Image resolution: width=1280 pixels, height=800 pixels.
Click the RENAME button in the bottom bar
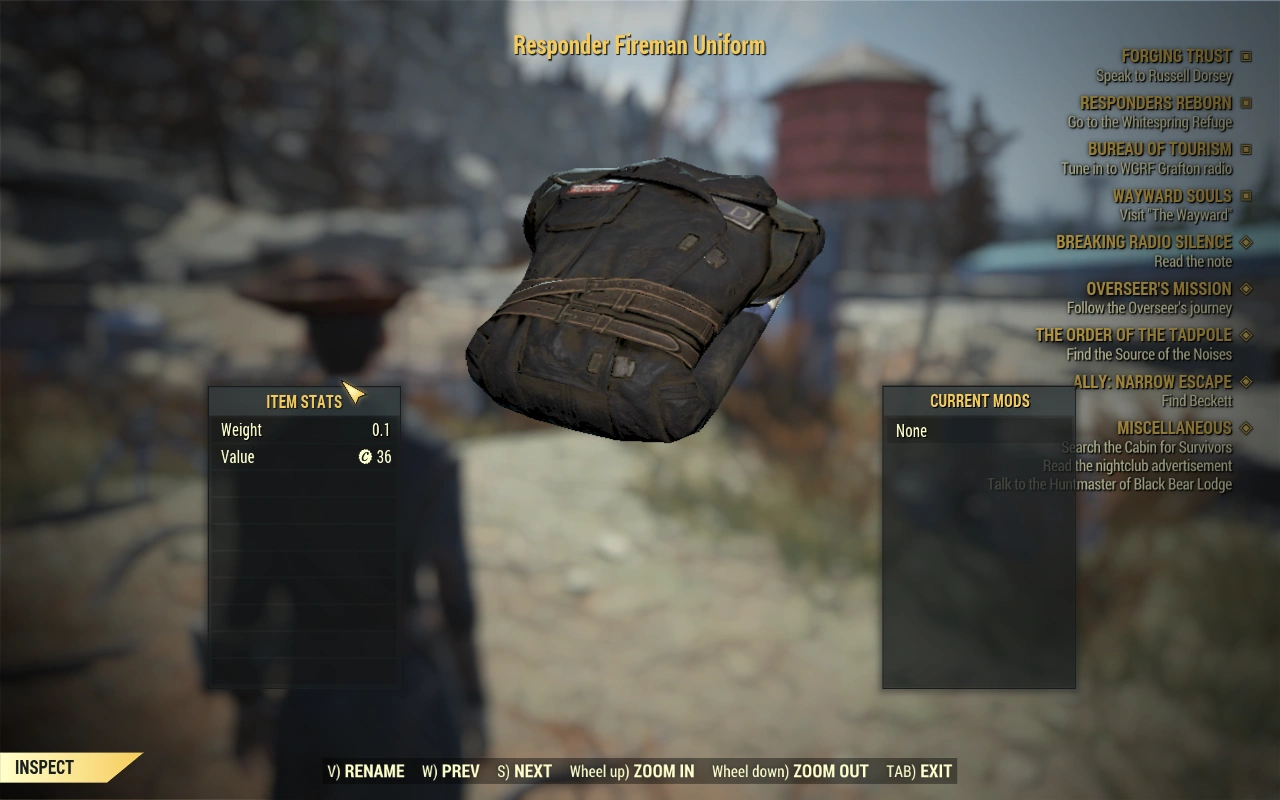coord(366,771)
